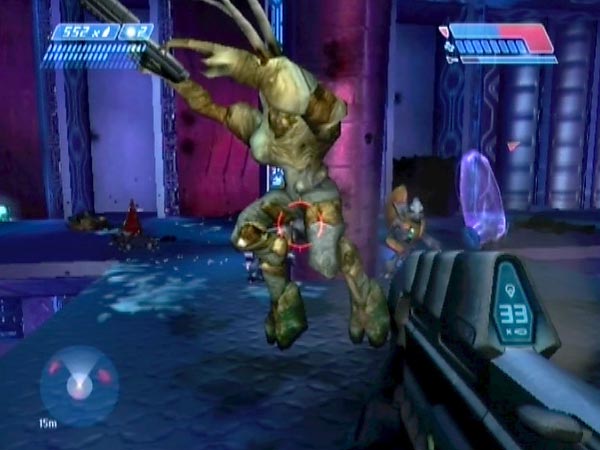
Task: Click the circular motion tracker radar
Action: [78, 384]
